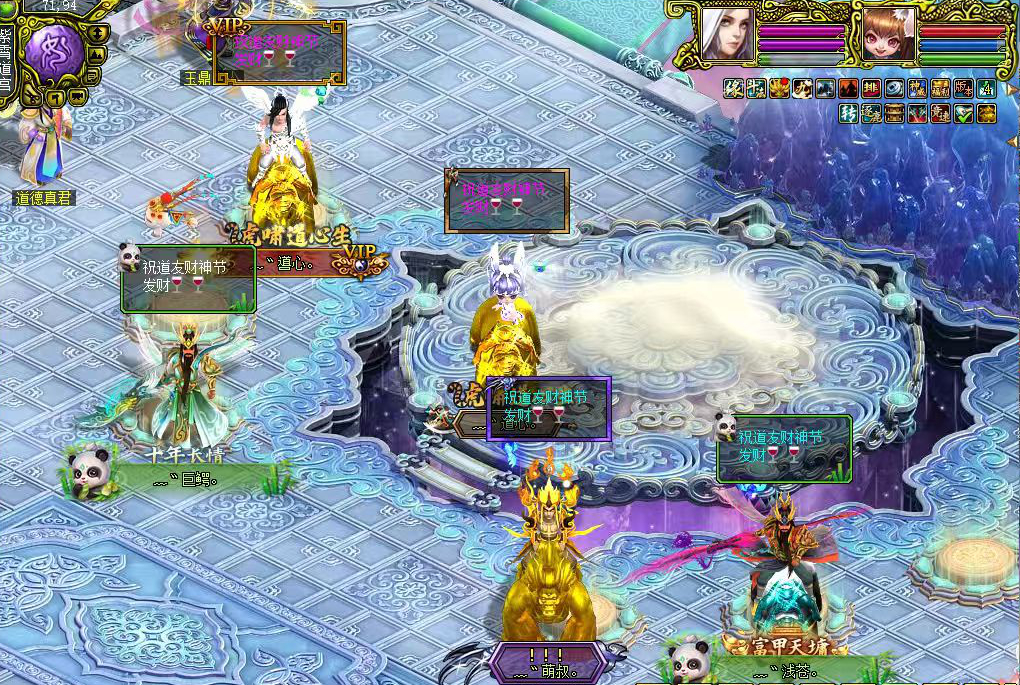Open the 版本 version icon
The height and width of the screenshot is (685, 1020).
pyautogui.click(x=963, y=89)
